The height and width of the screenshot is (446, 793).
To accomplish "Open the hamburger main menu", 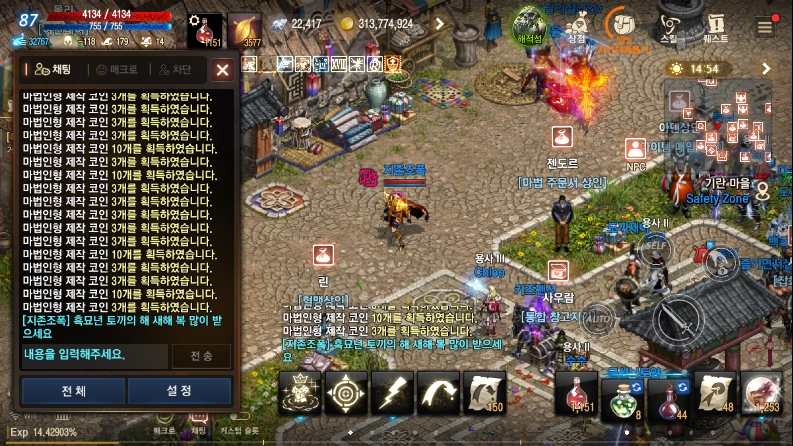I will 765,26.
